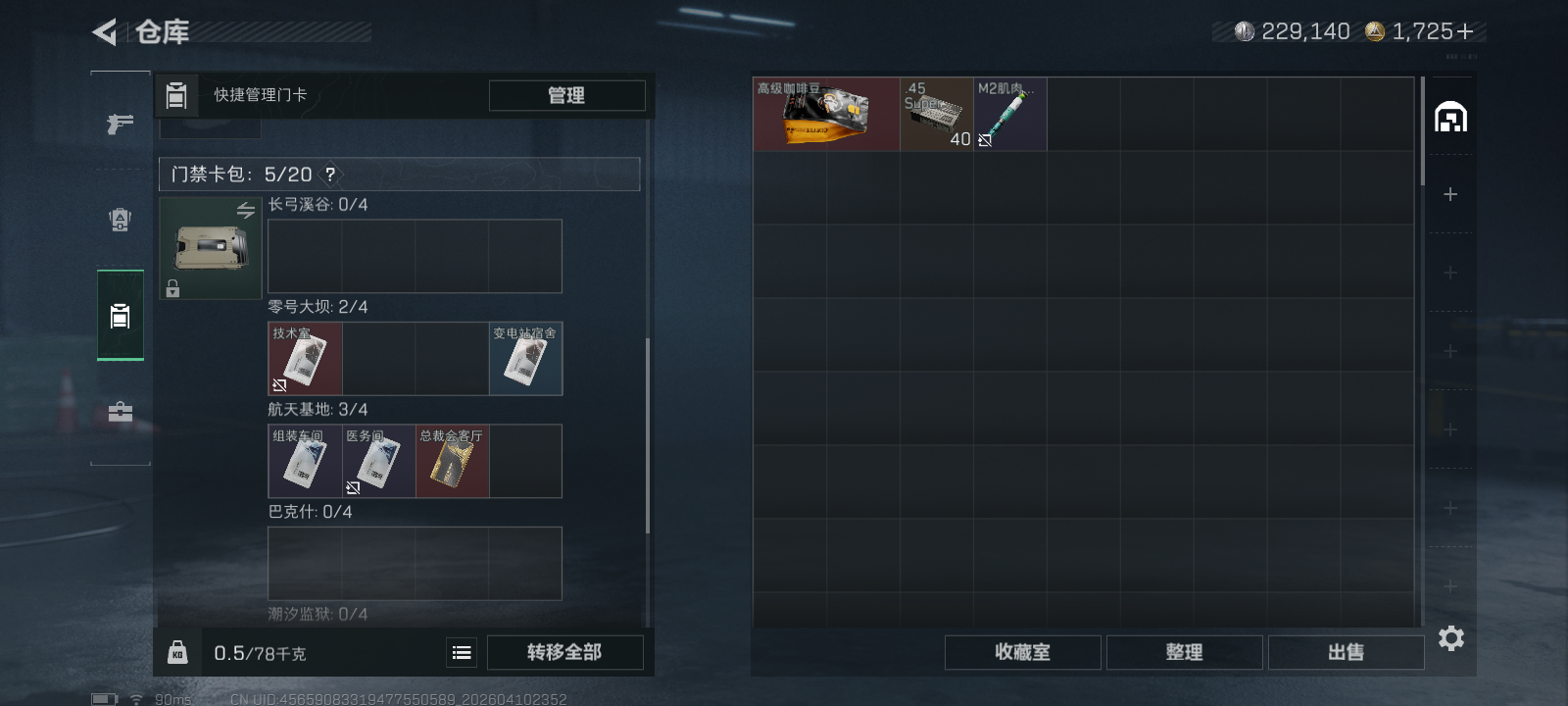1568x706 pixels.
Task: Open the 管理 panel for quick keycard management
Action: 567,95
